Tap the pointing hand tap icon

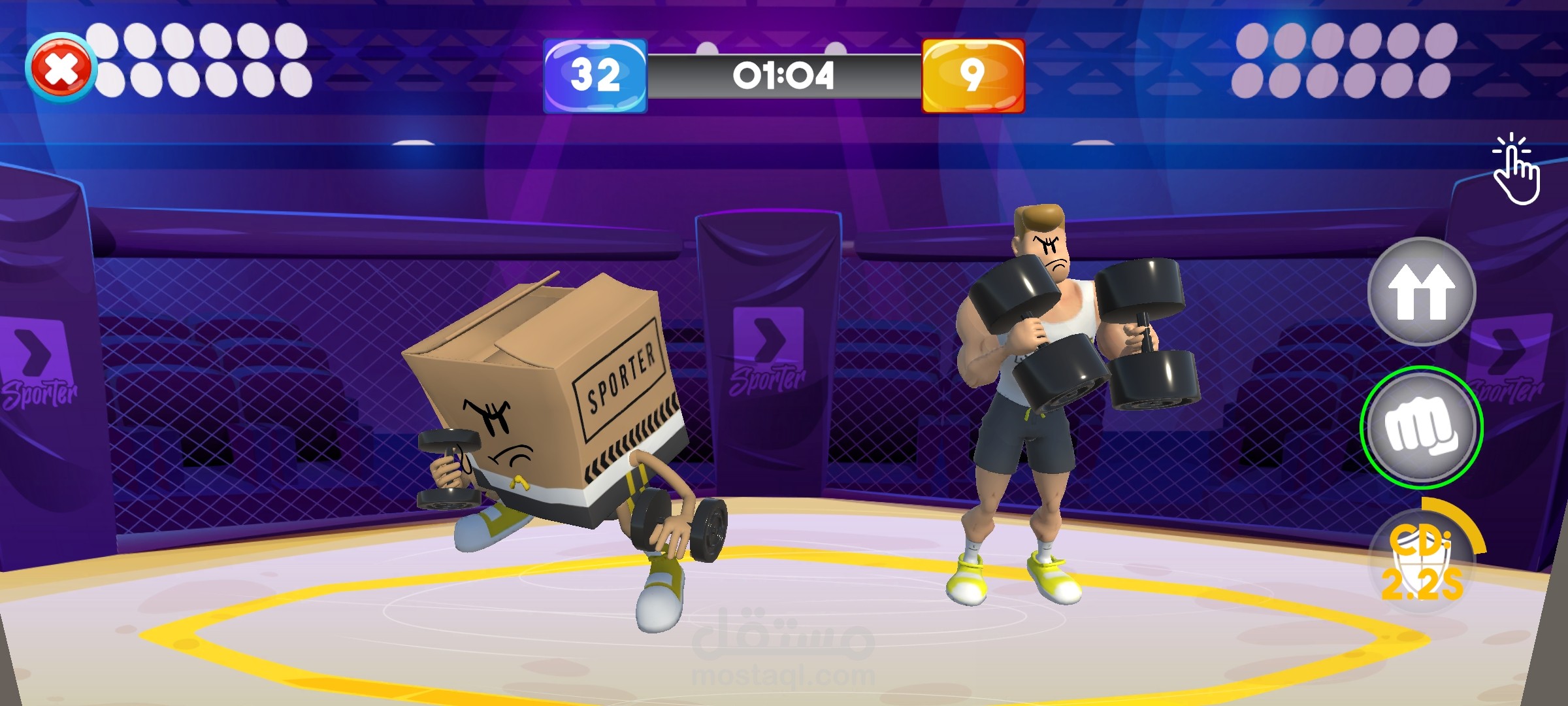coord(1516,170)
